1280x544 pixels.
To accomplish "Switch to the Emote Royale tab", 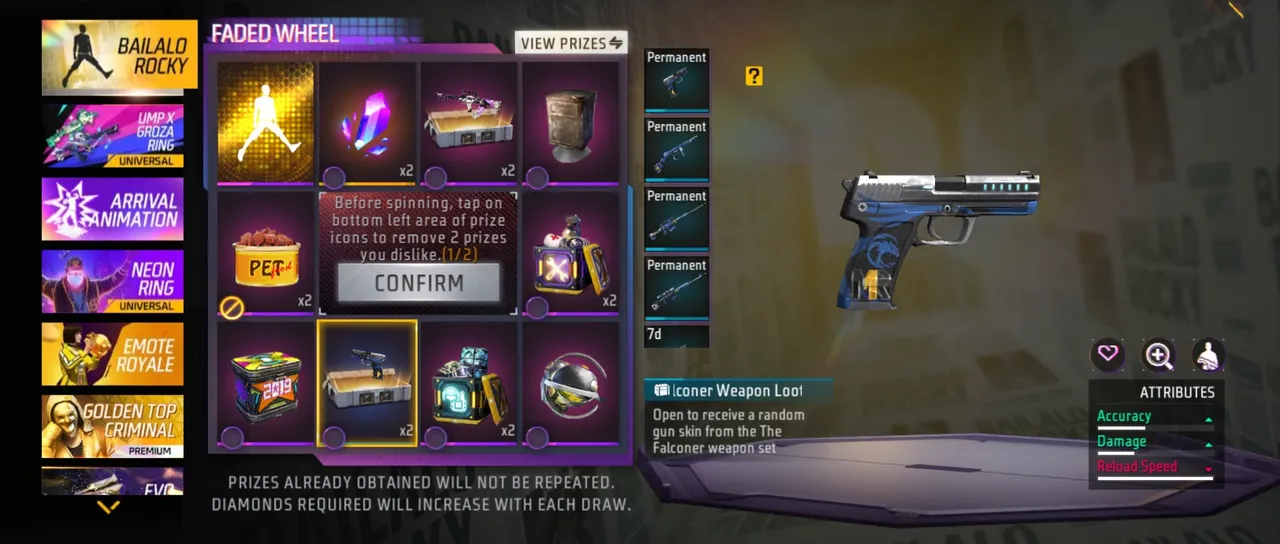I will (113, 354).
